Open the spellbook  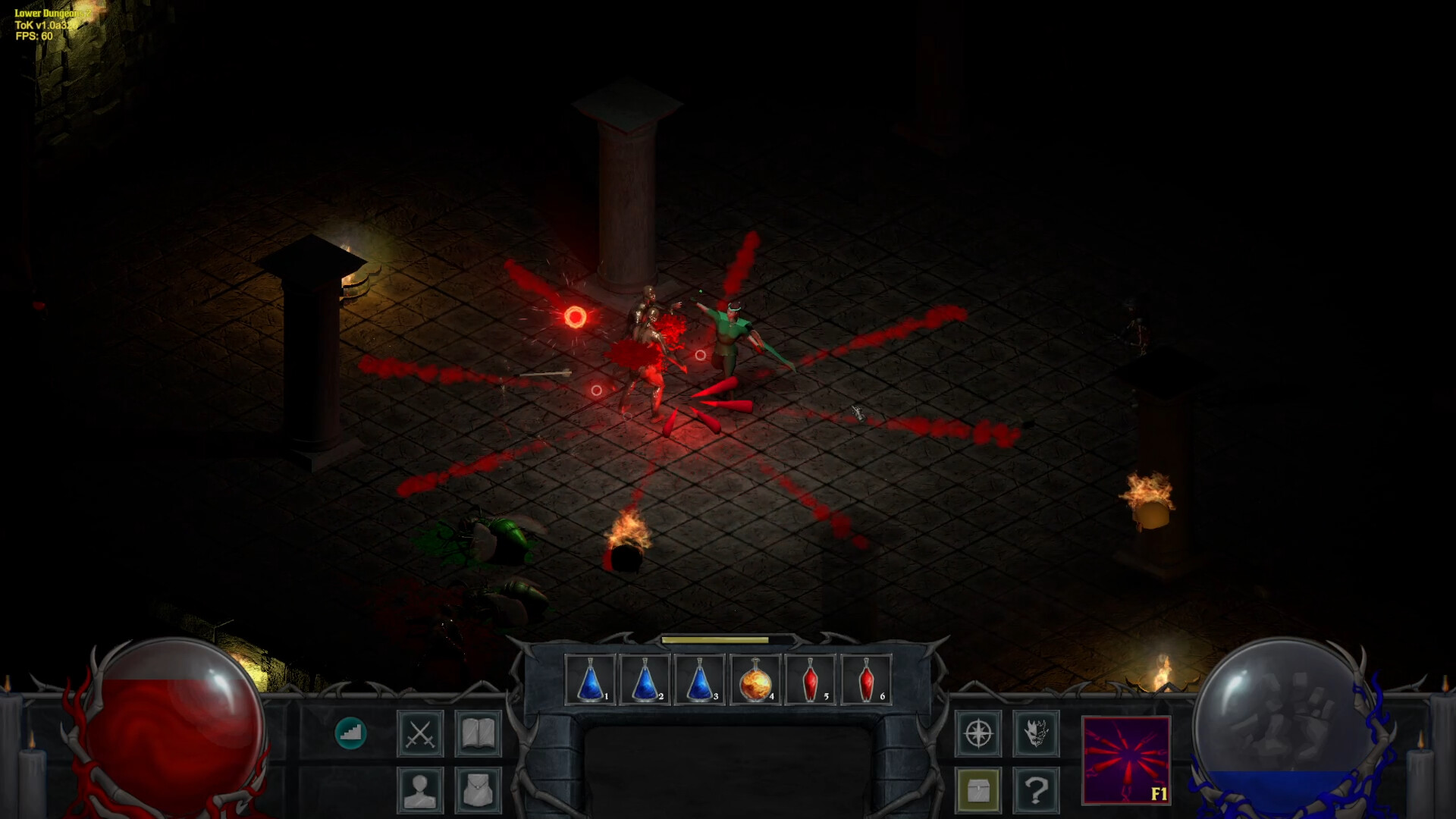(x=478, y=733)
